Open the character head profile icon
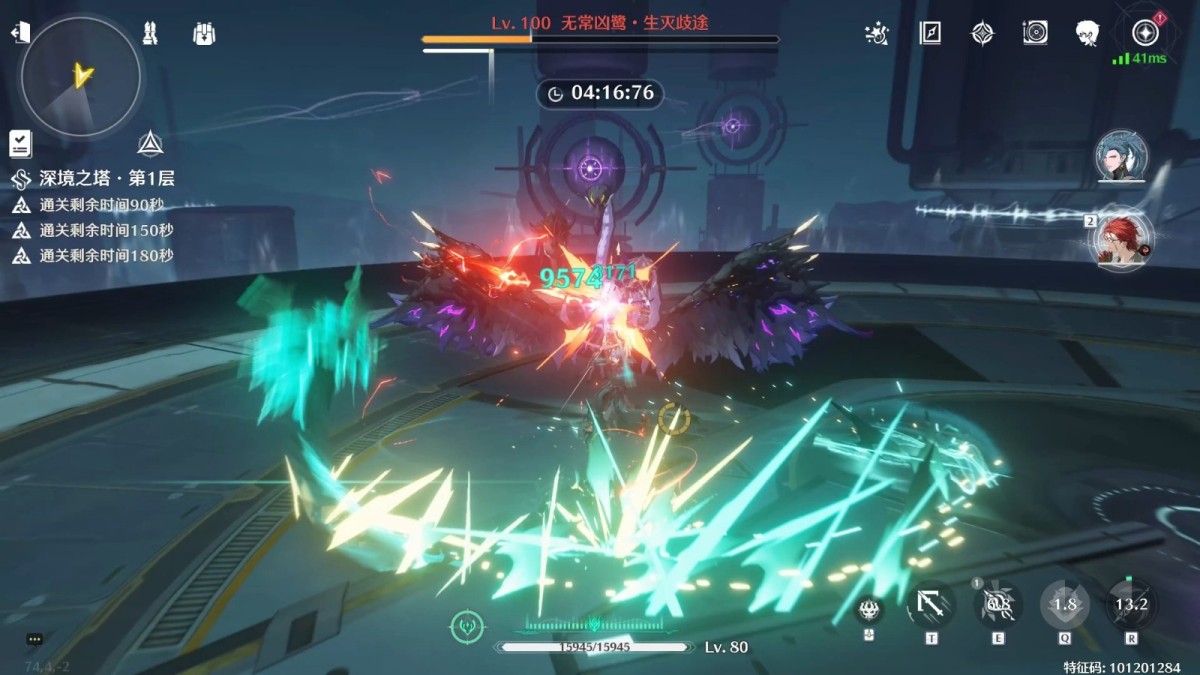This screenshot has height=675, width=1200. (x=1088, y=34)
